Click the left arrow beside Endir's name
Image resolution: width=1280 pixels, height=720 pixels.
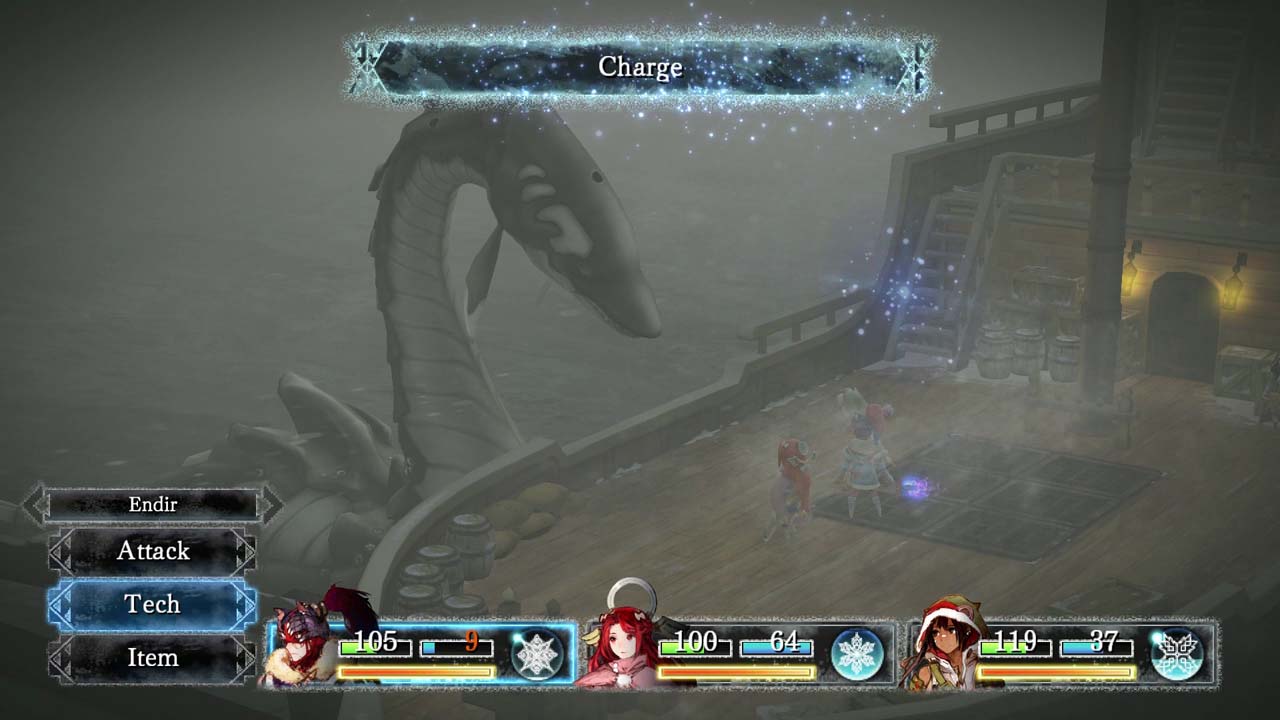click(x=35, y=505)
